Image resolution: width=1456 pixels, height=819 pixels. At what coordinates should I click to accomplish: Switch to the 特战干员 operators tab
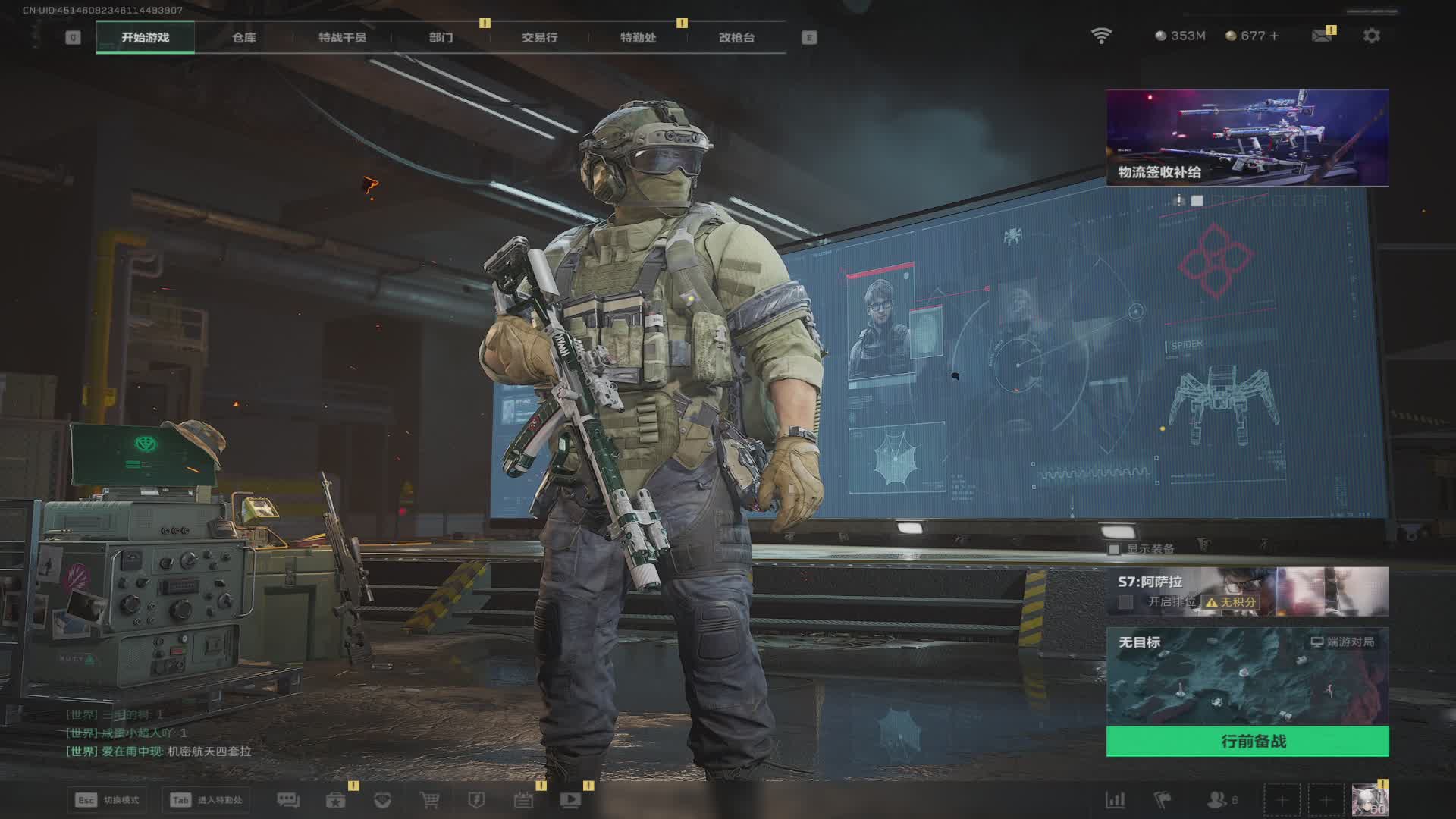(x=342, y=37)
